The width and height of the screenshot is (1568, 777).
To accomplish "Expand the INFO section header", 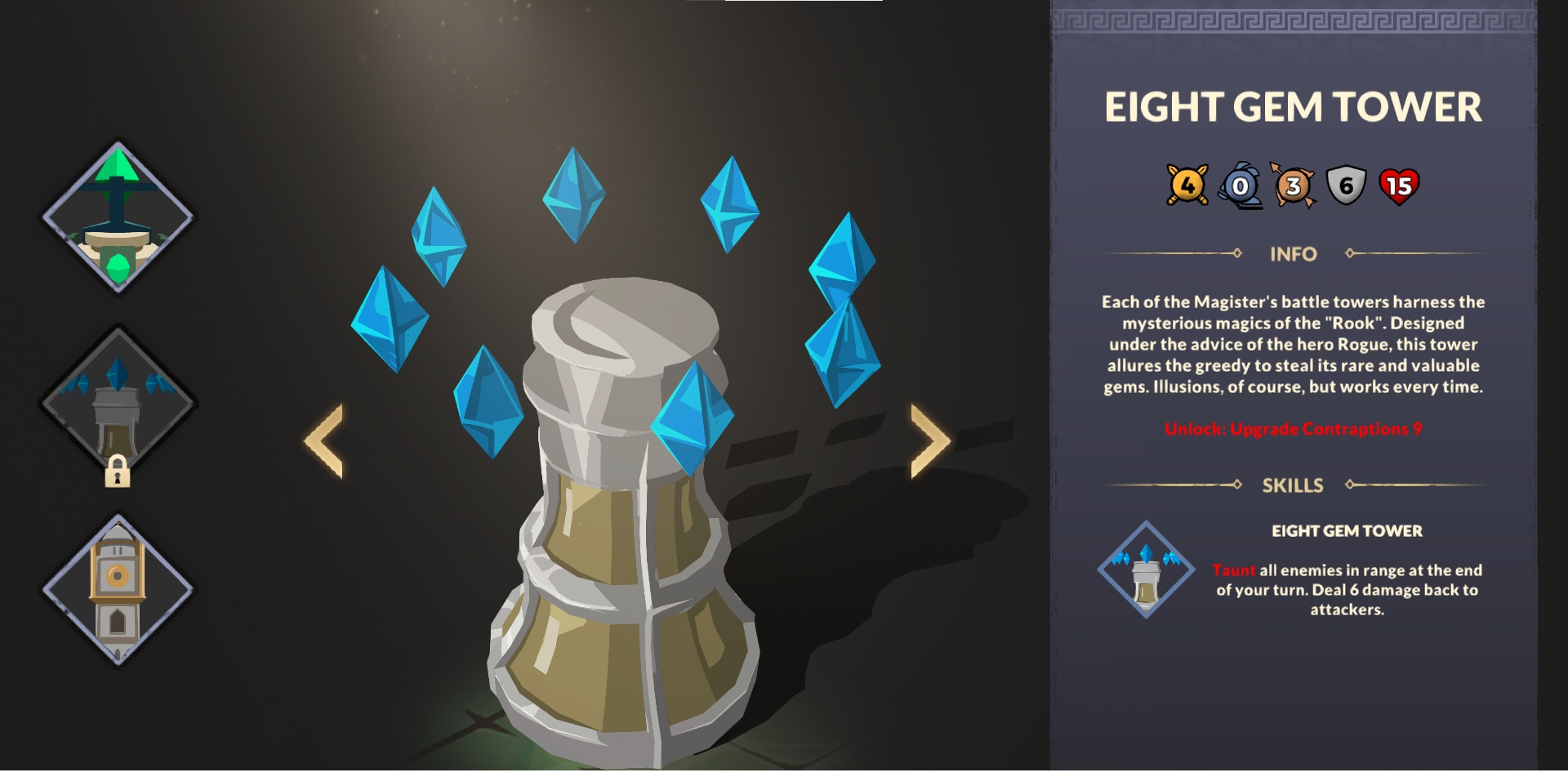I will tap(1294, 254).
